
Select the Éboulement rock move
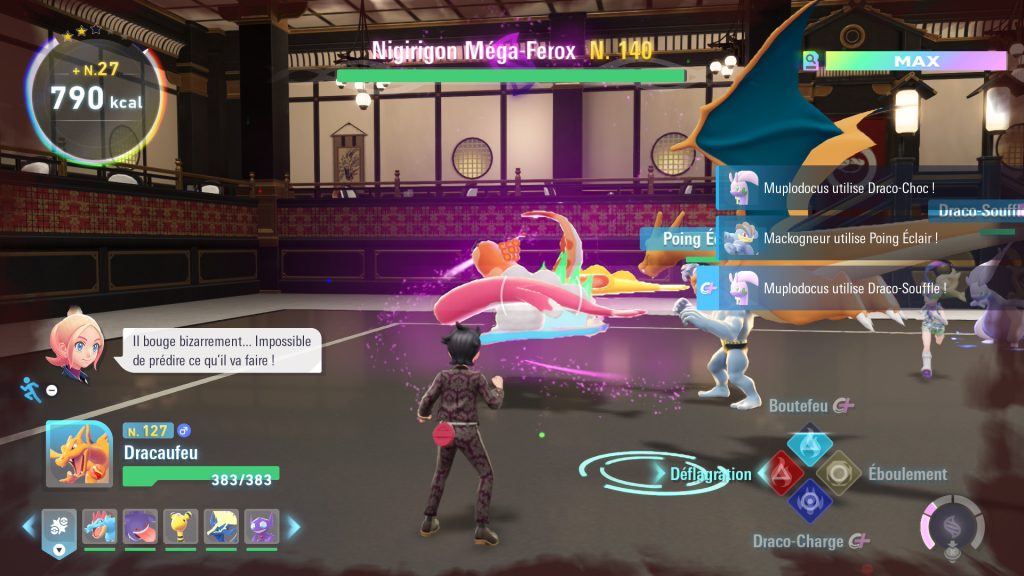point(838,472)
